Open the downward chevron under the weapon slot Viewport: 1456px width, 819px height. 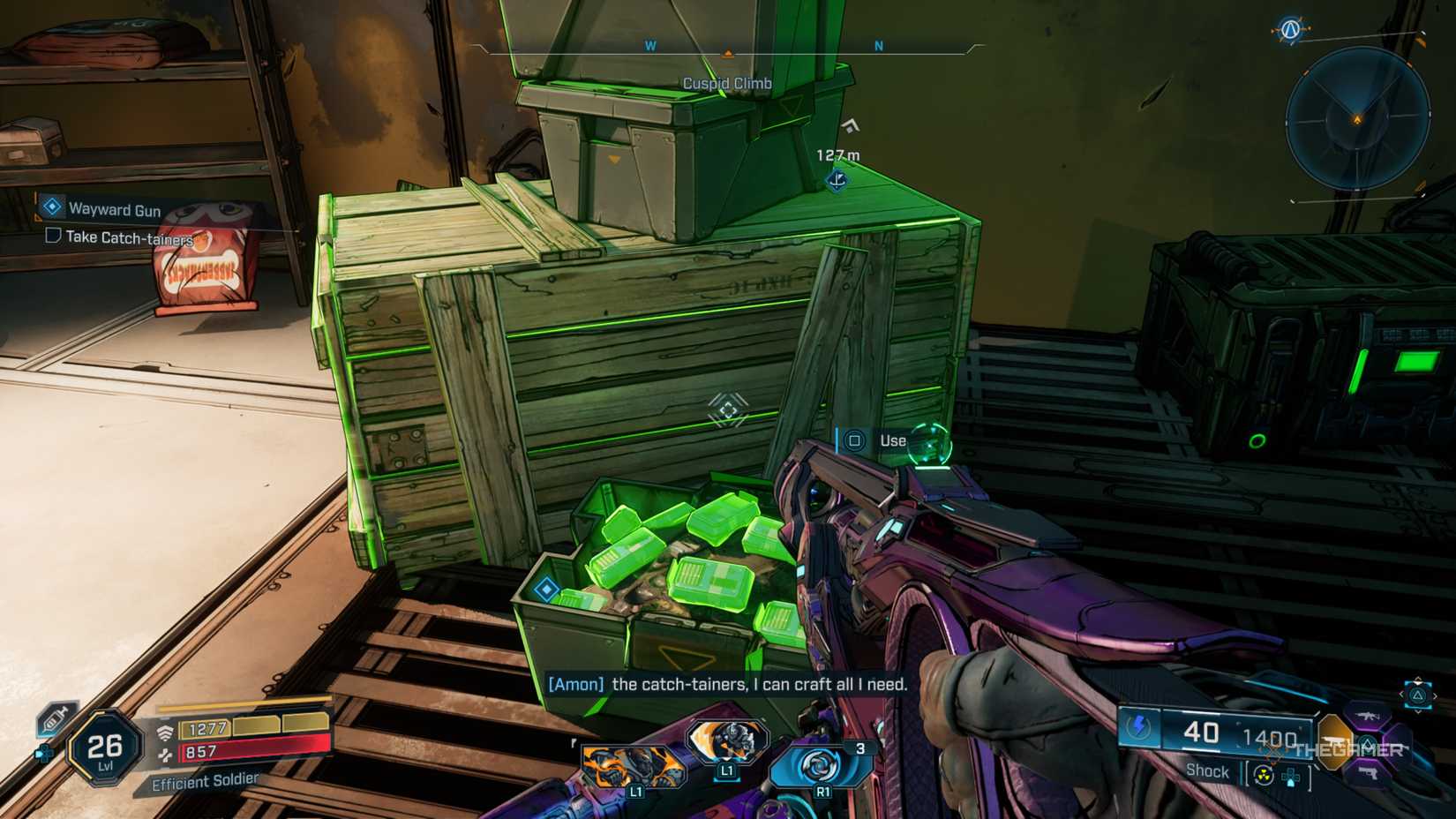[1419, 713]
